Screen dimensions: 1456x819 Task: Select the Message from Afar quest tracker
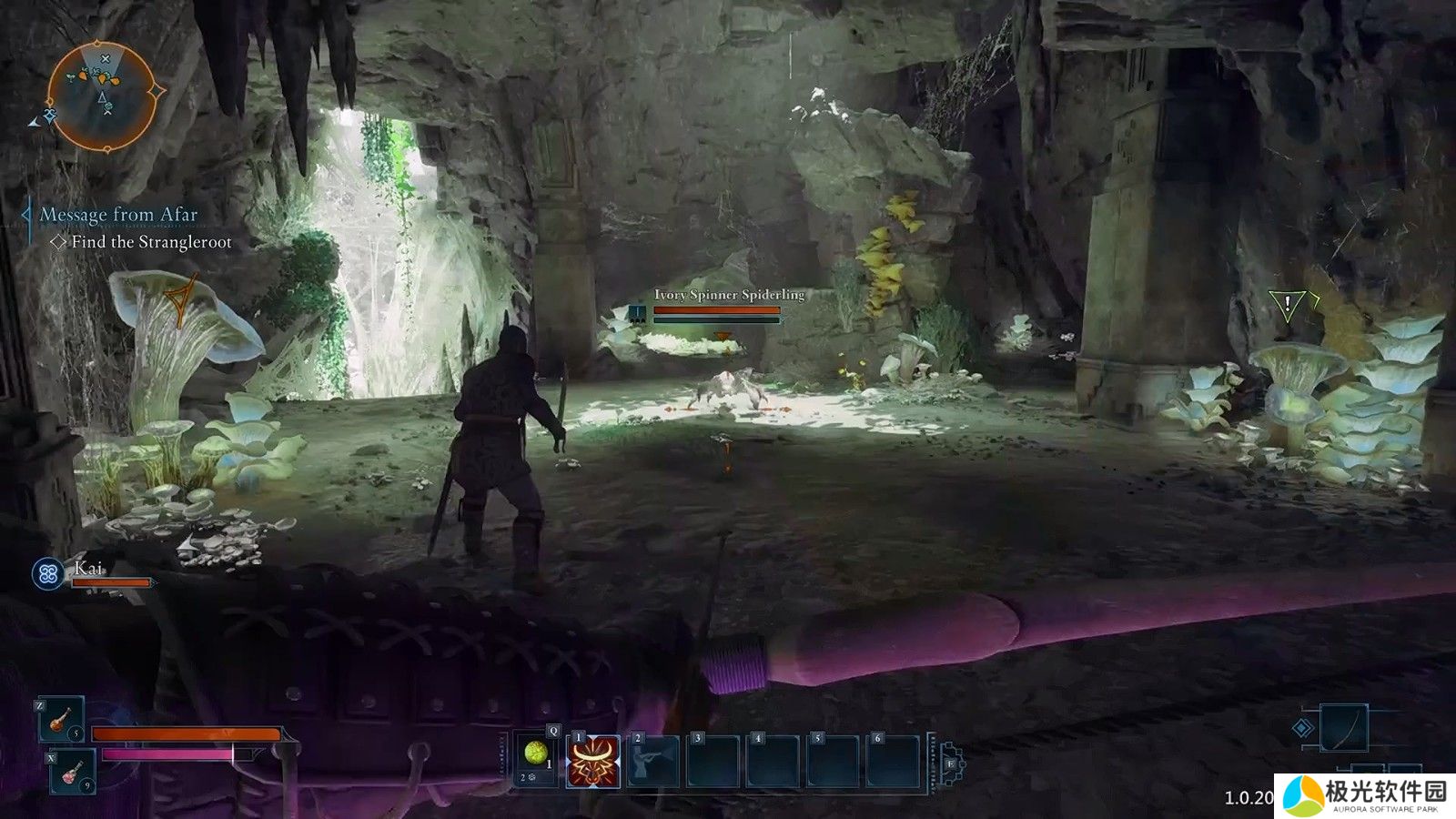[118, 215]
